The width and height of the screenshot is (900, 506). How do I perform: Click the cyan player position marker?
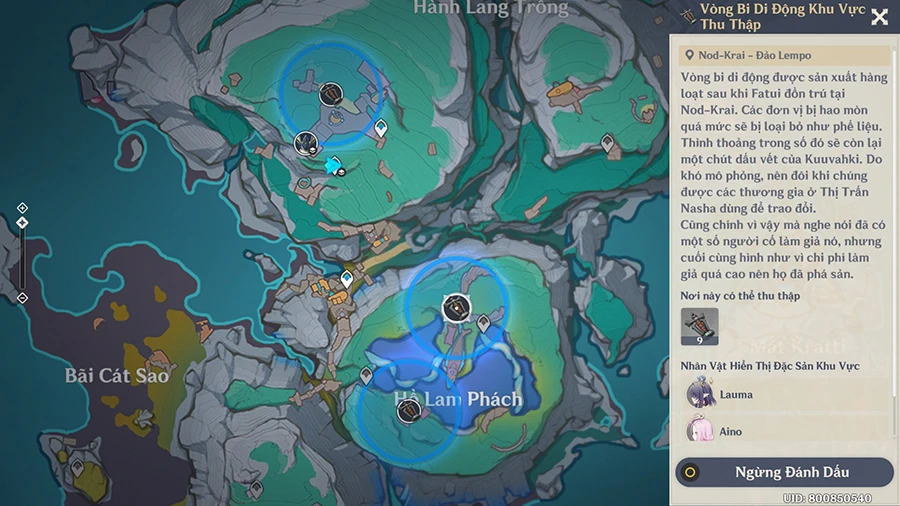[333, 165]
